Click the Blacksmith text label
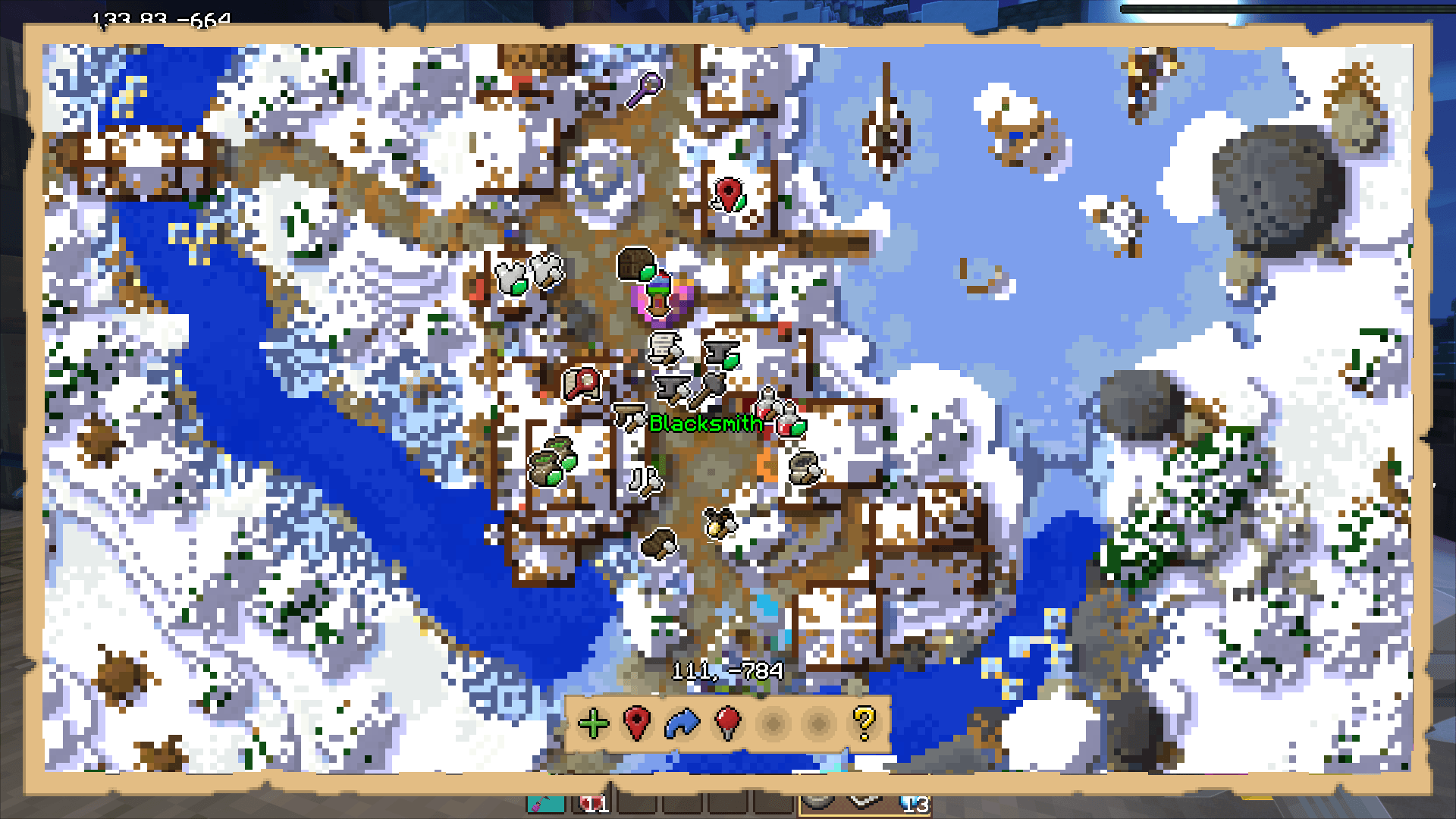Image resolution: width=1456 pixels, height=819 pixels. pos(705,425)
